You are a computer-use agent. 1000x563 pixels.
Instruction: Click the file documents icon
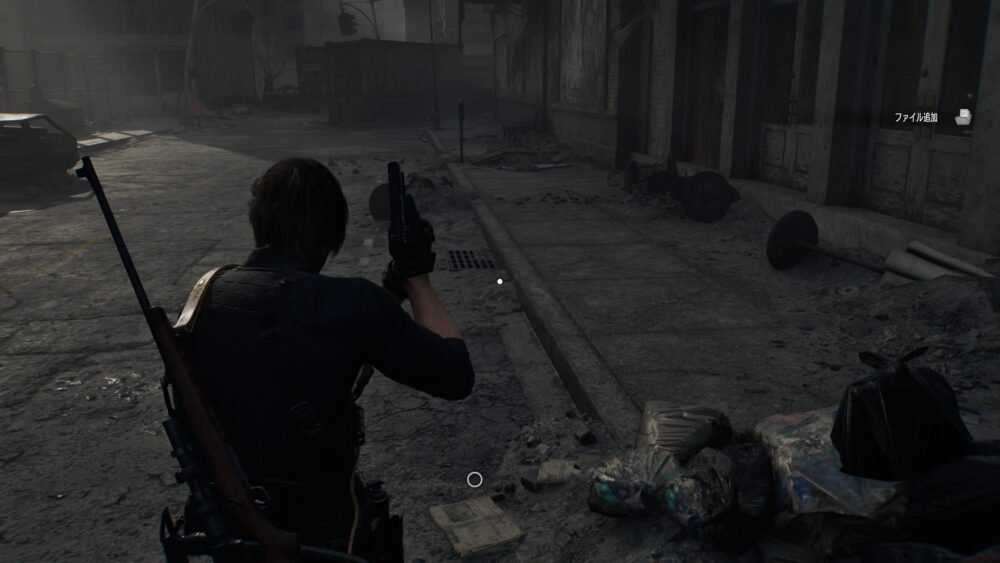point(963,118)
